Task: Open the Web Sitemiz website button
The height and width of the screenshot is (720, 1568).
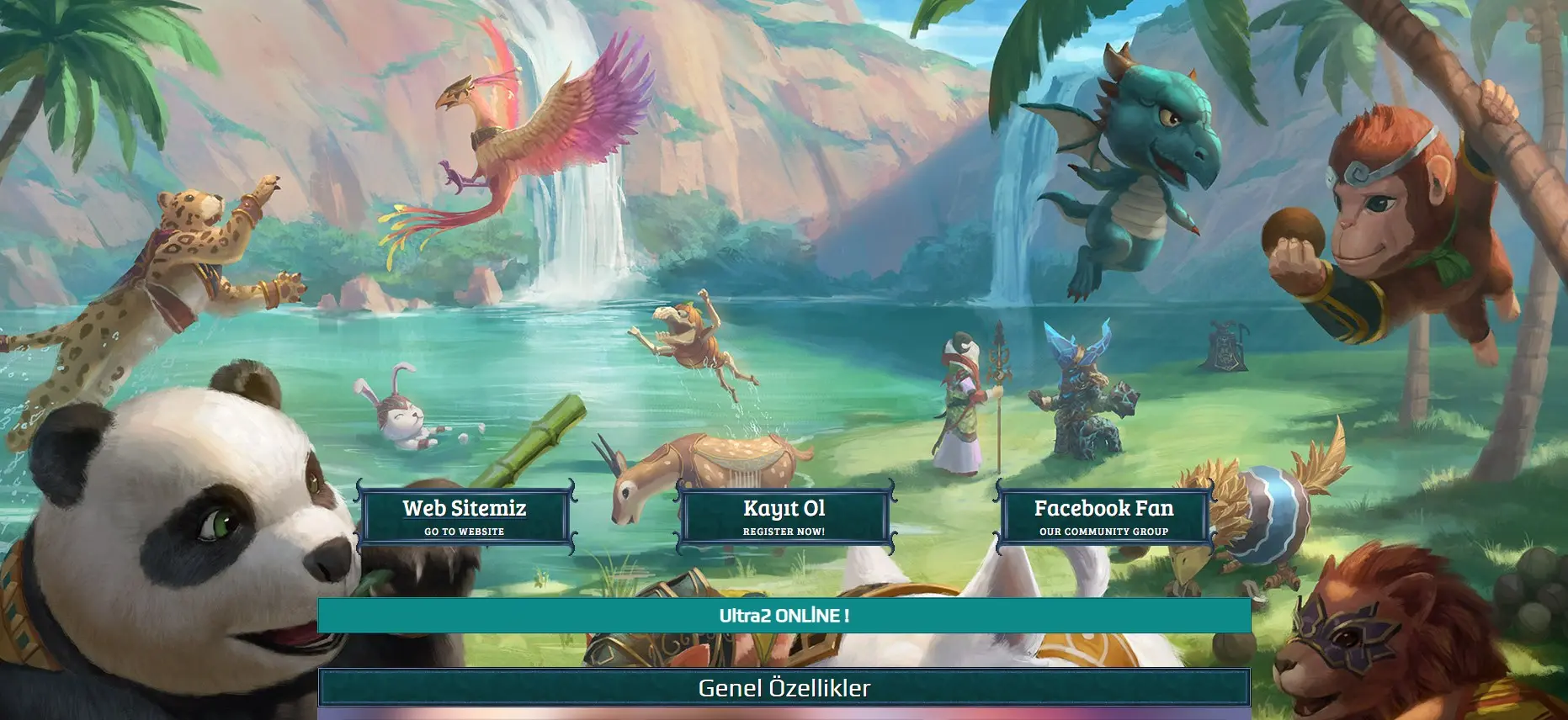Action: [465, 517]
